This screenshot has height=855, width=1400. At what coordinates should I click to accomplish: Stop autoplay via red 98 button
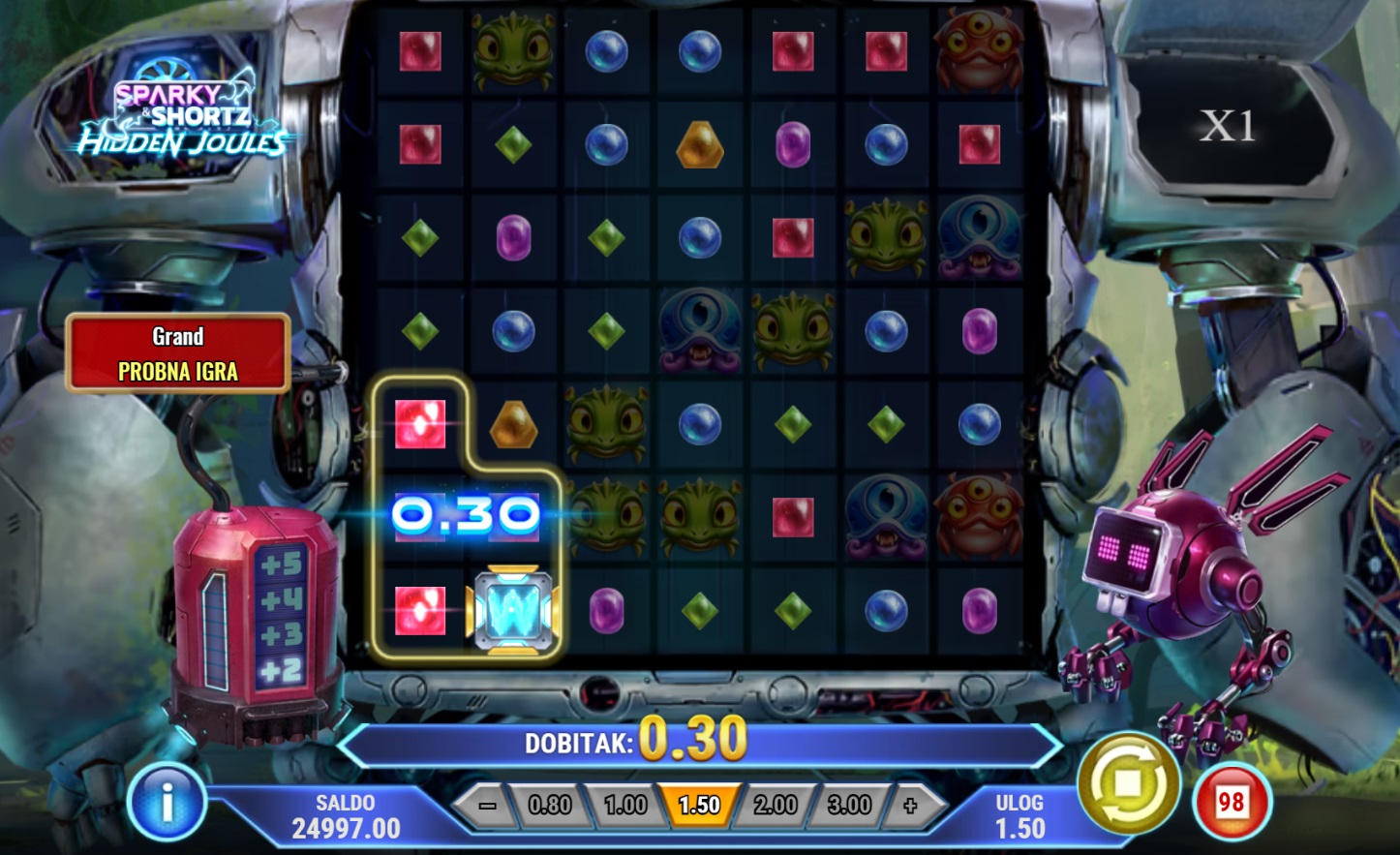pyautogui.click(x=1231, y=802)
